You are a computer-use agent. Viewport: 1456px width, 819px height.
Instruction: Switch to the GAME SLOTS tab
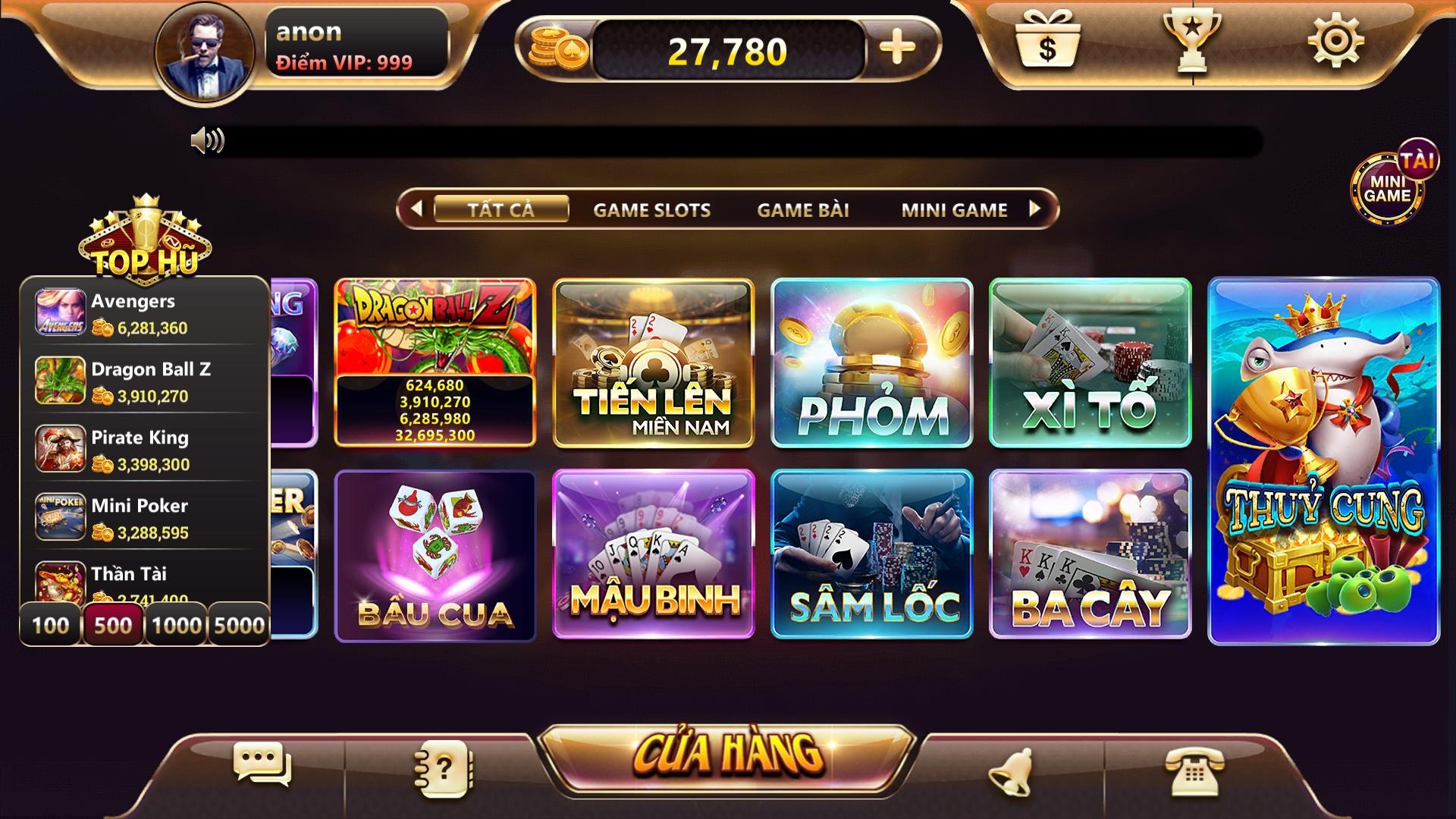tap(651, 210)
